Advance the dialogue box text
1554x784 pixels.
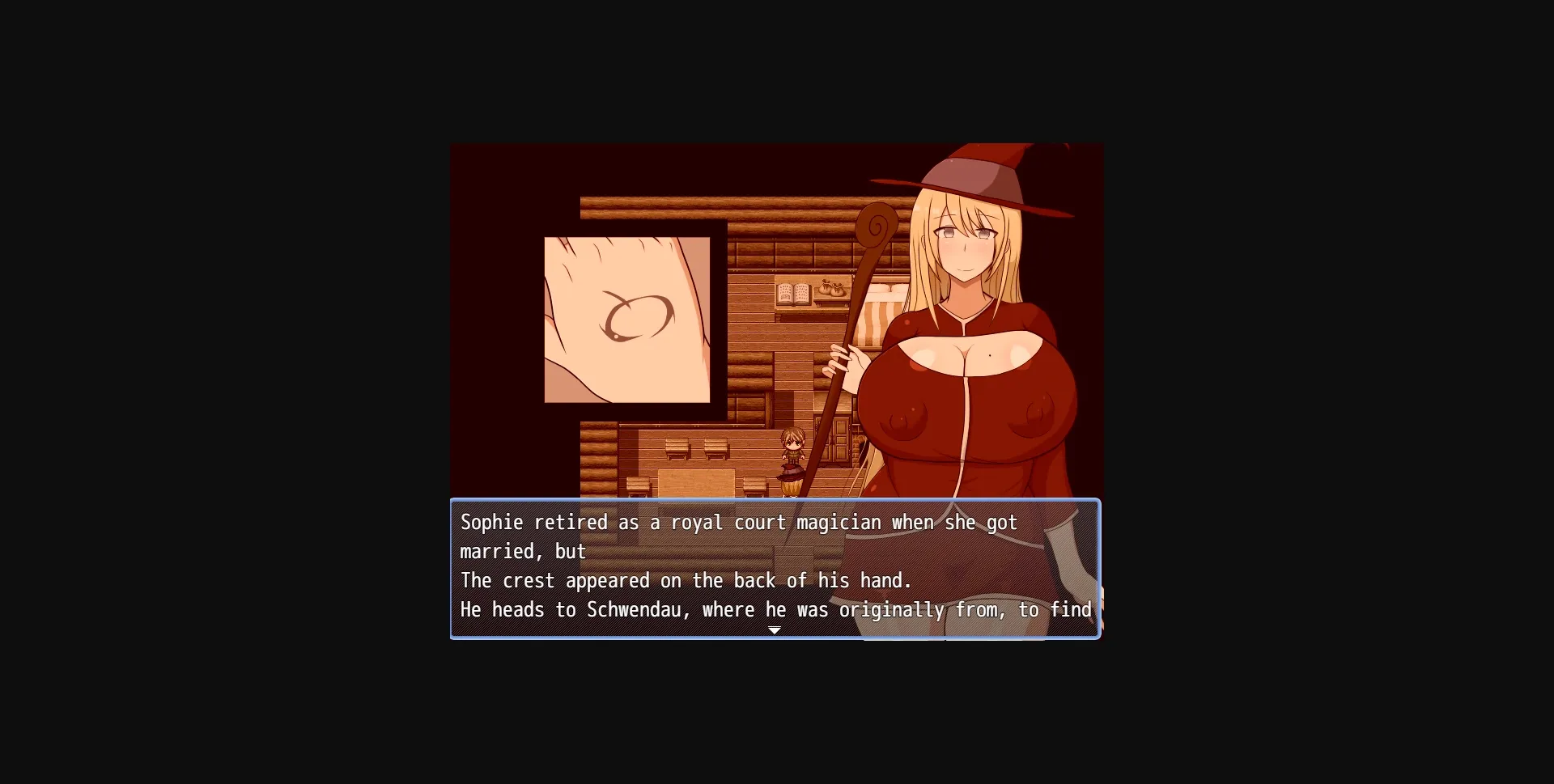(775, 566)
